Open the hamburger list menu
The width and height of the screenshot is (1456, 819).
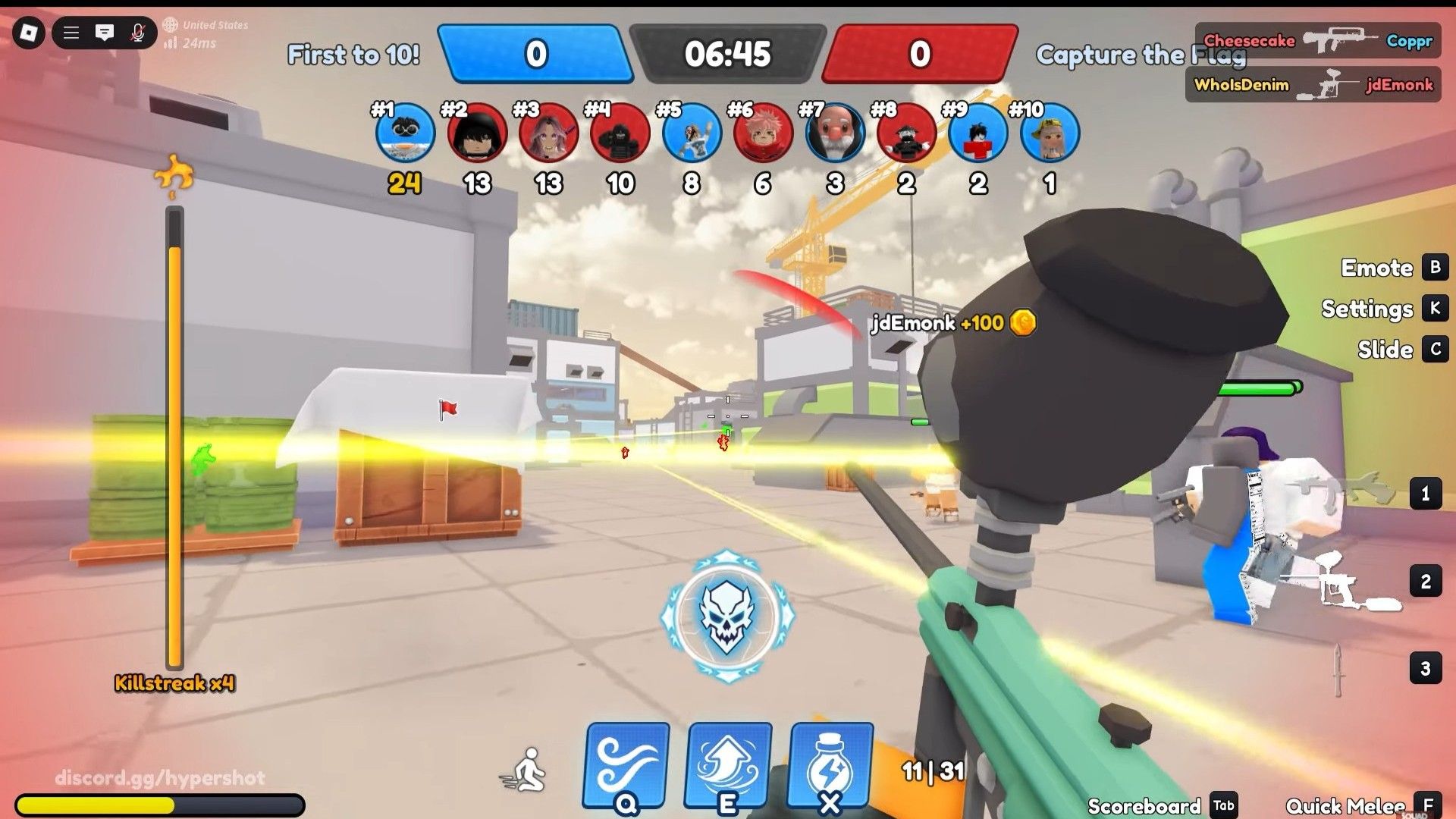pyautogui.click(x=71, y=33)
